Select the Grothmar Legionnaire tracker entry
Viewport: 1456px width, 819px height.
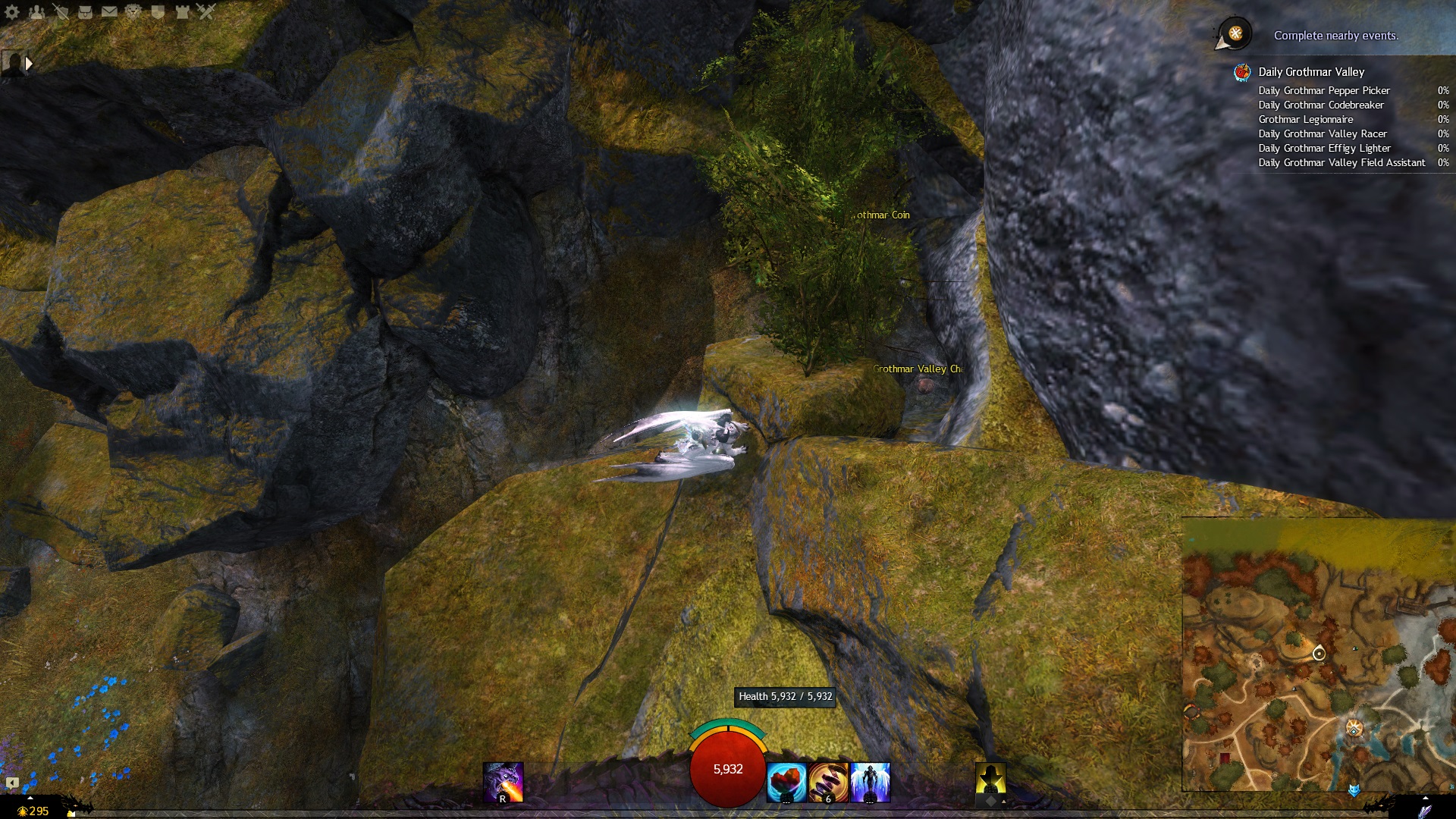coord(1305,119)
